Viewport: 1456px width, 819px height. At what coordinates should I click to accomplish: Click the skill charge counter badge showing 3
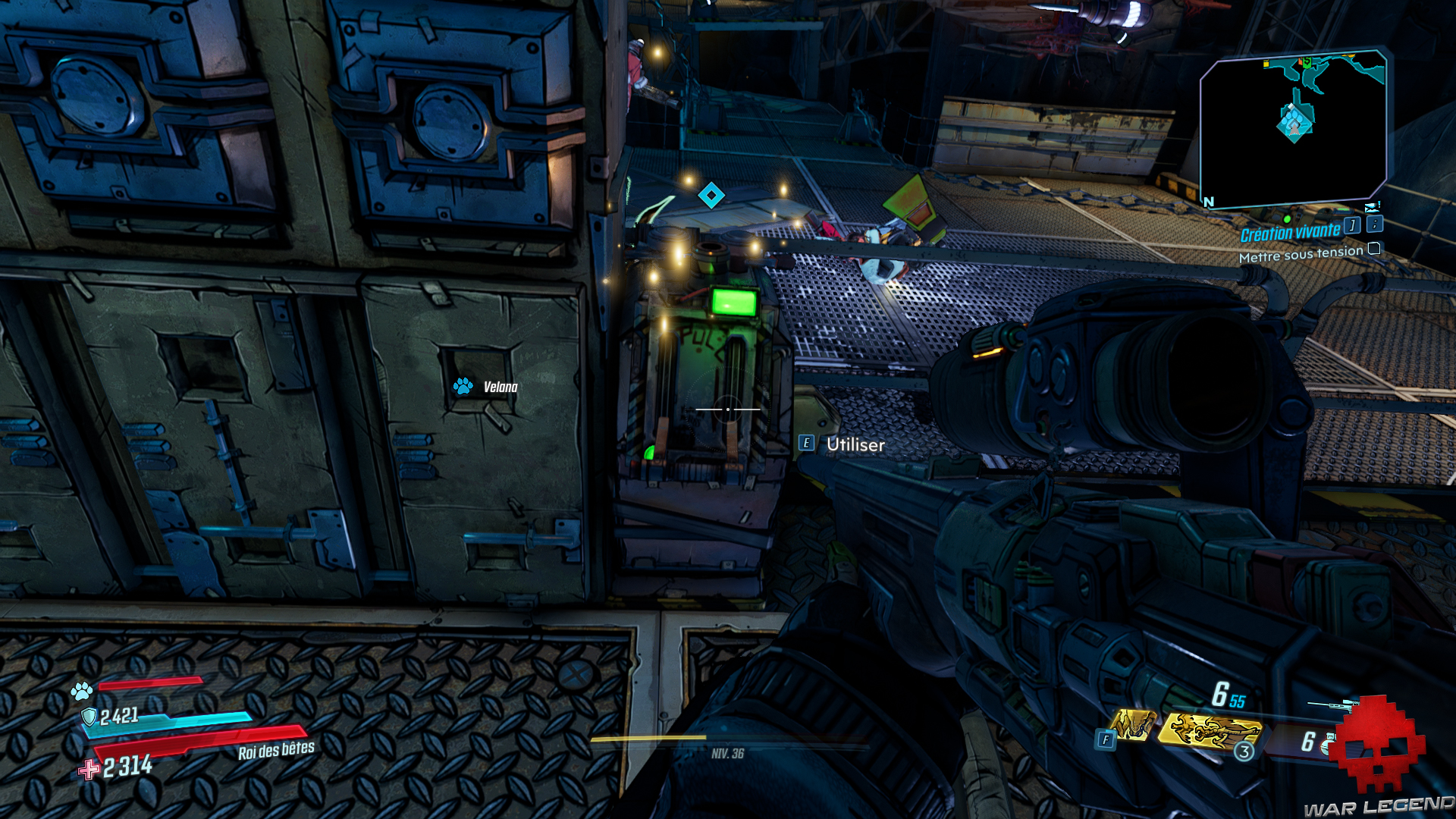(x=1244, y=752)
